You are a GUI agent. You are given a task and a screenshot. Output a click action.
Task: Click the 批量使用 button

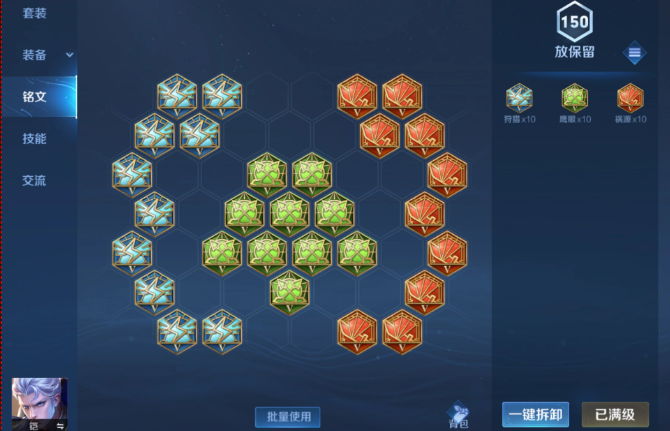coord(287,415)
